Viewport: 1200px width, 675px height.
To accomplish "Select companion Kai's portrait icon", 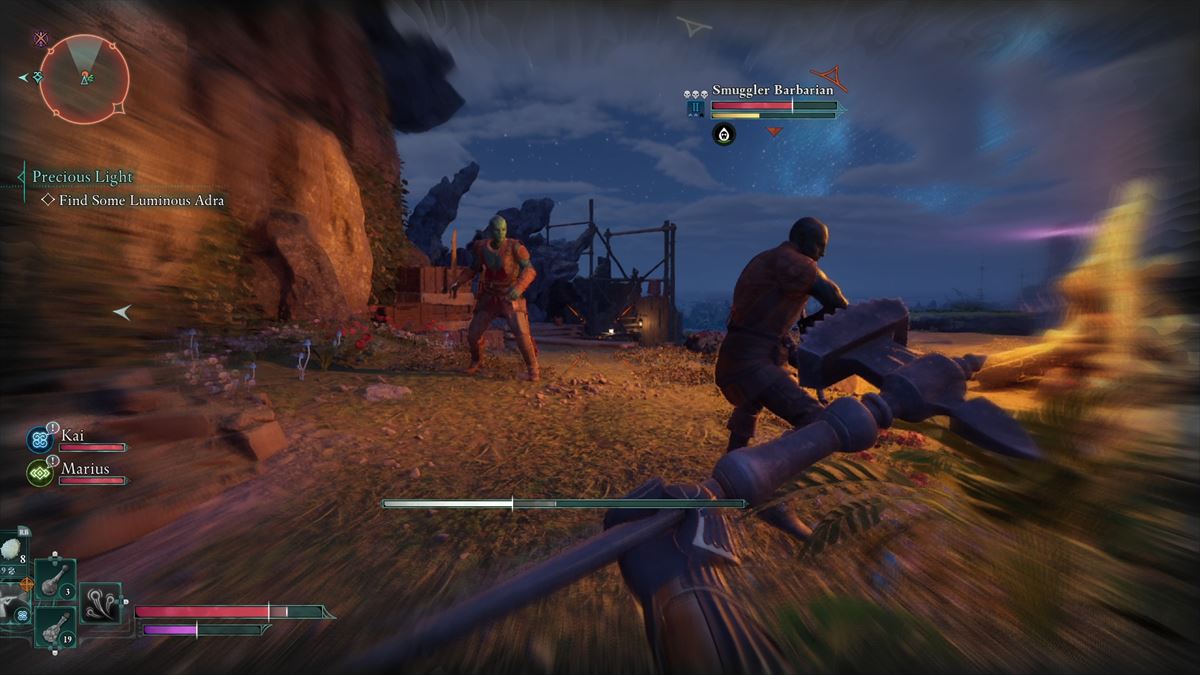I will pyautogui.click(x=40, y=440).
